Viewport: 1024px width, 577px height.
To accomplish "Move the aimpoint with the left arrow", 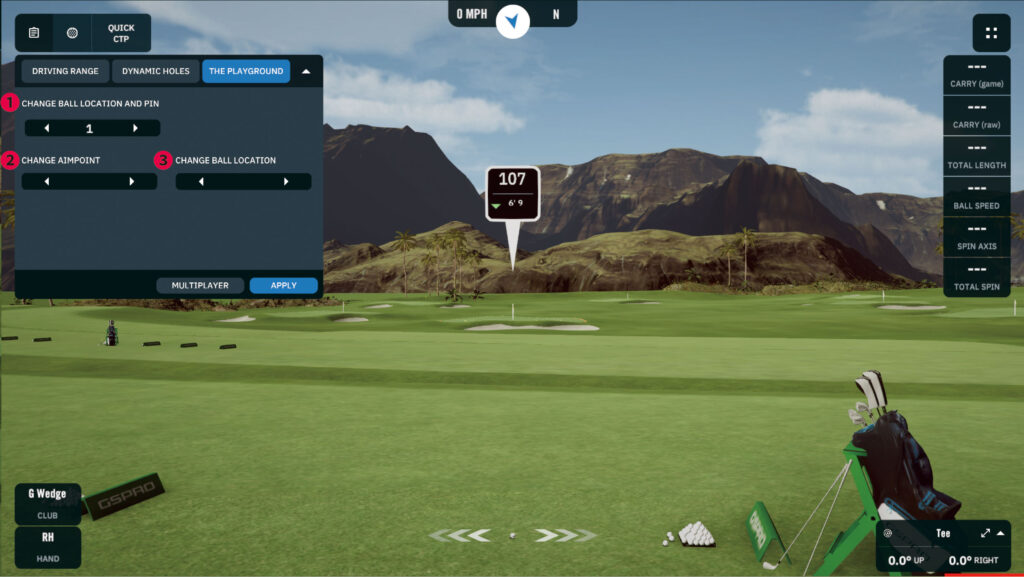I will click(x=47, y=182).
